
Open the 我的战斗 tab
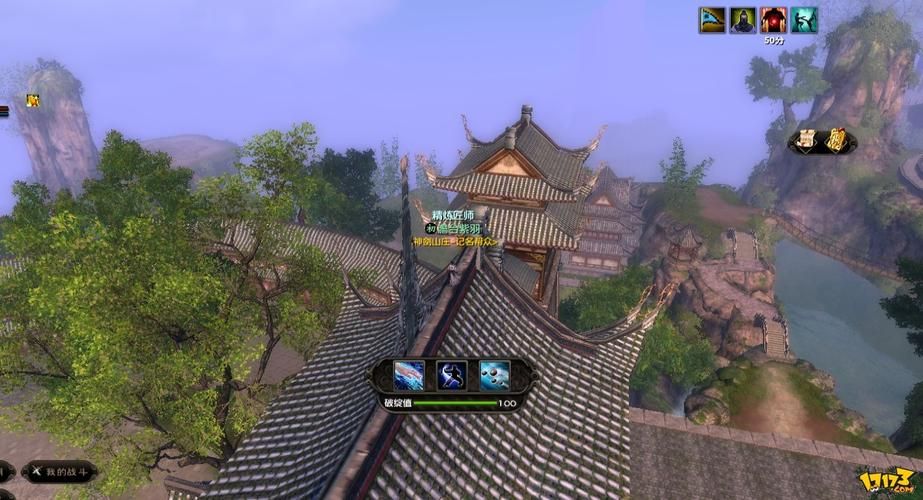tap(60, 470)
